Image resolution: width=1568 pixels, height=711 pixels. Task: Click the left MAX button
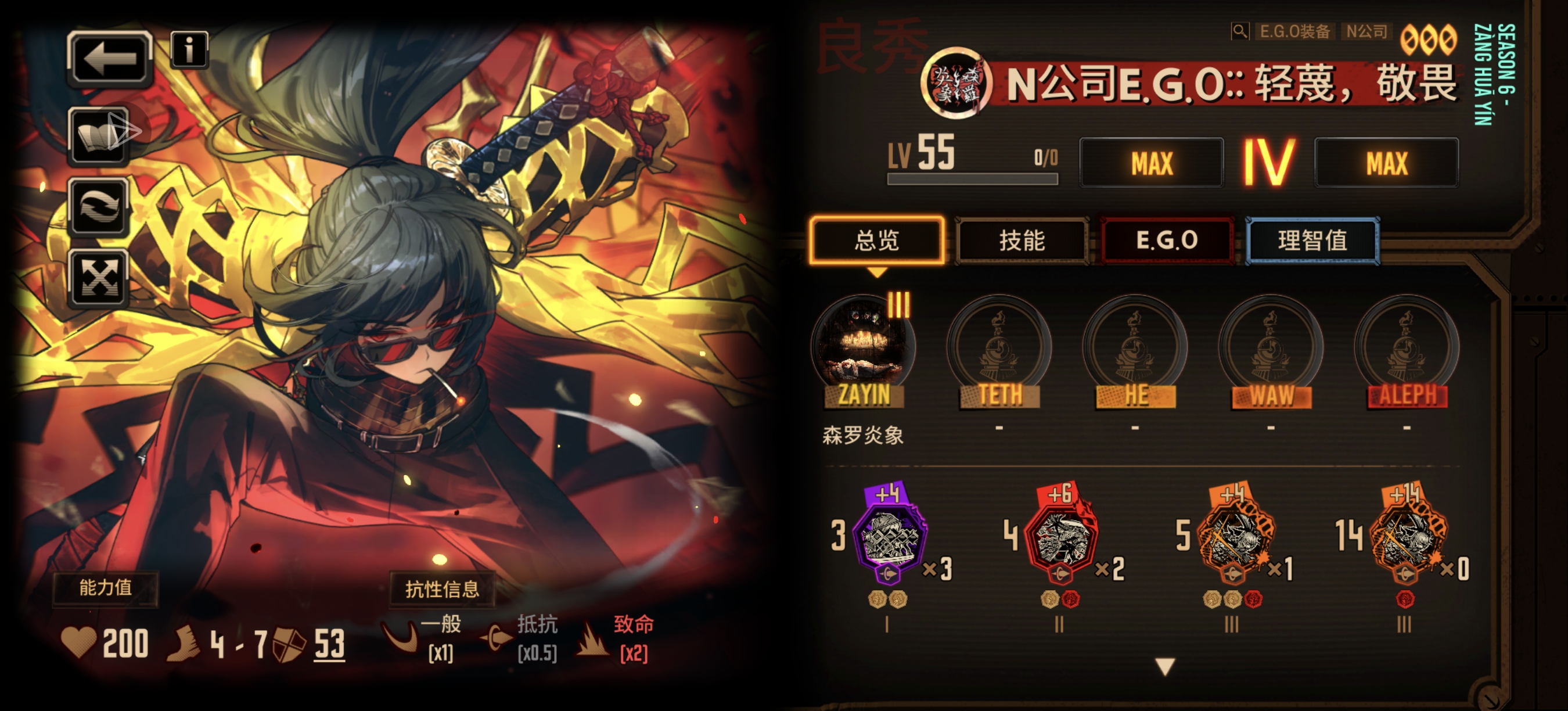(1151, 163)
